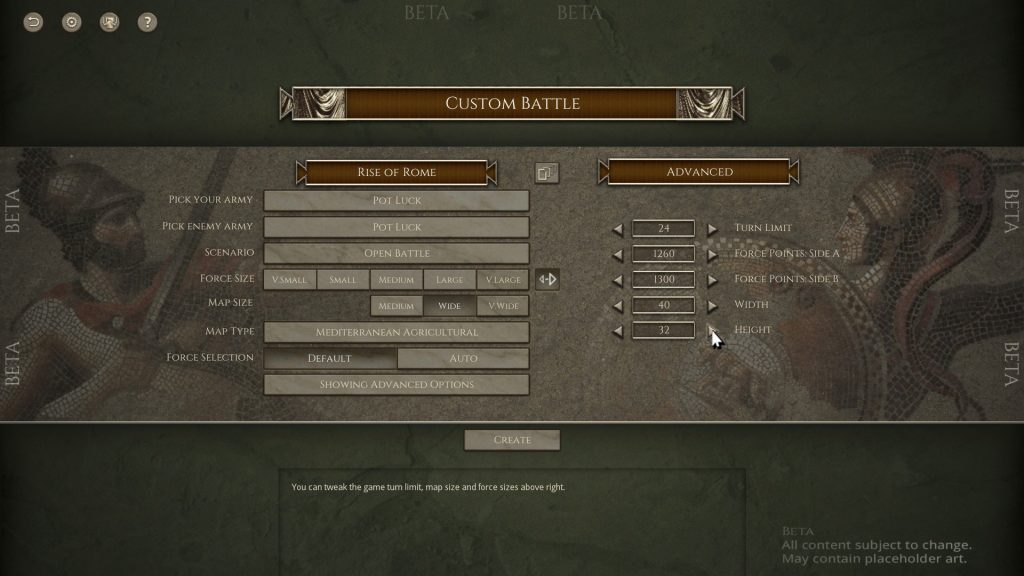1024x576 pixels.
Task: Increase the map Width value
Action: [x=712, y=305]
